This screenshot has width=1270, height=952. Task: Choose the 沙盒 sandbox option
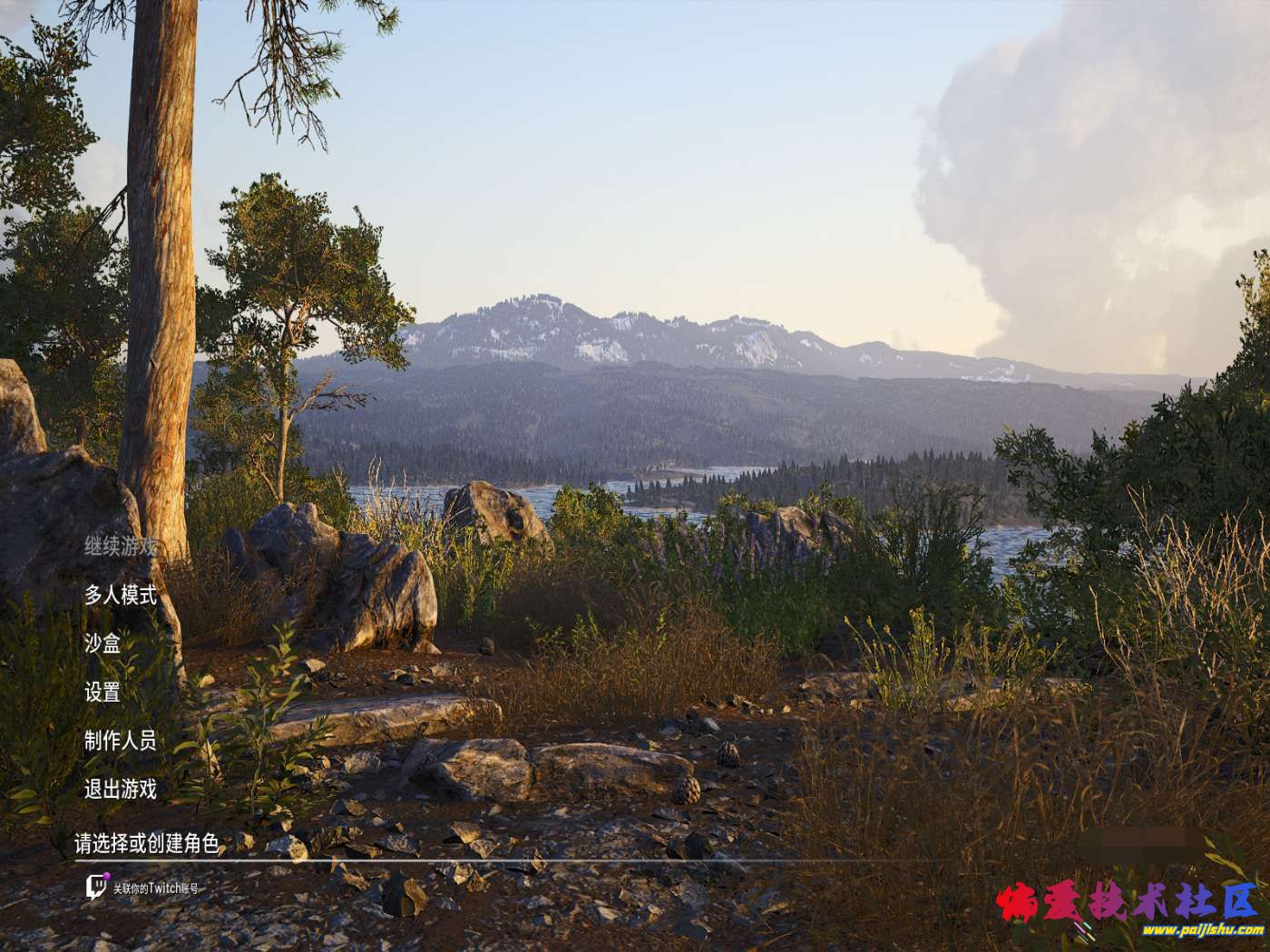pyautogui.click(x=103, y=644)
